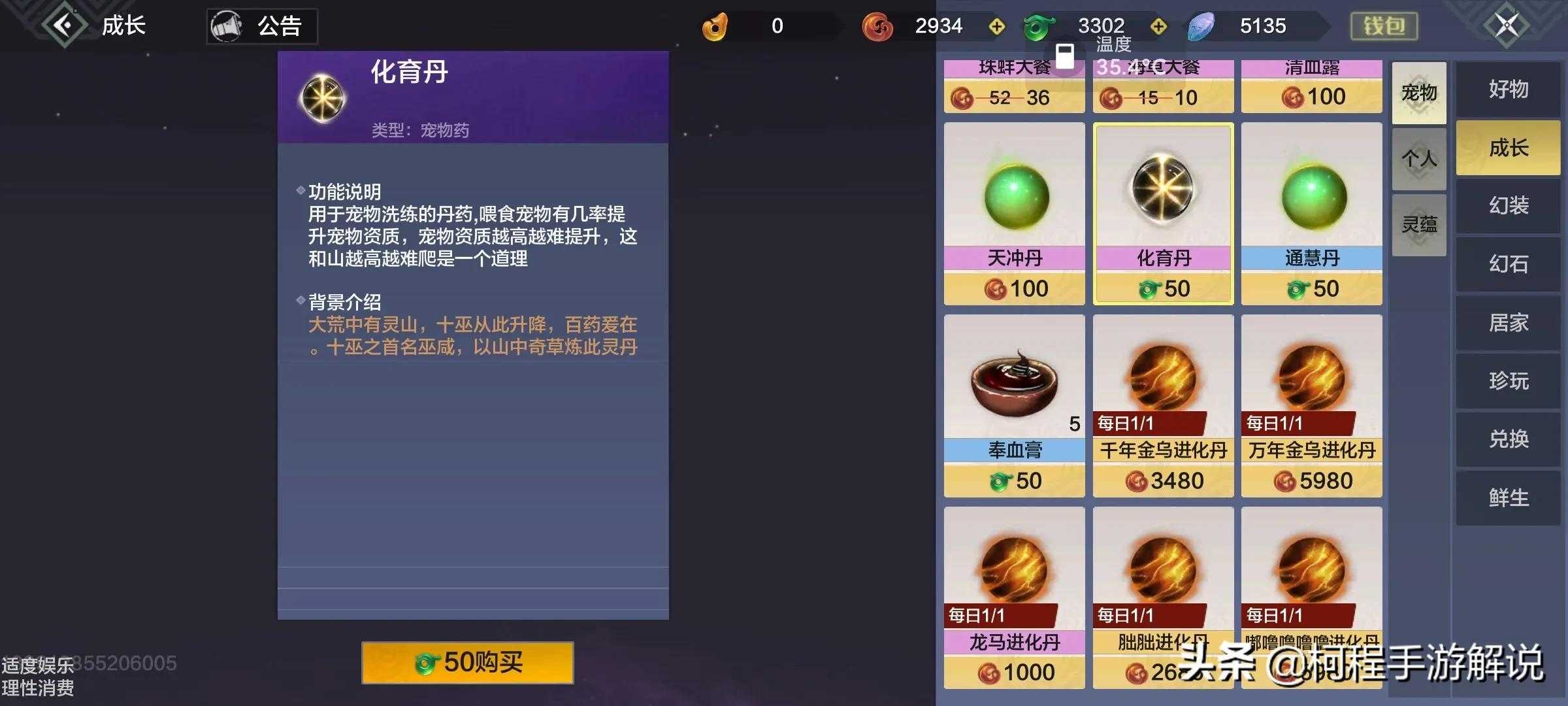Open the 兑换 exchange category
This screenshot has height=706, width=1568.
[1508, 439]
